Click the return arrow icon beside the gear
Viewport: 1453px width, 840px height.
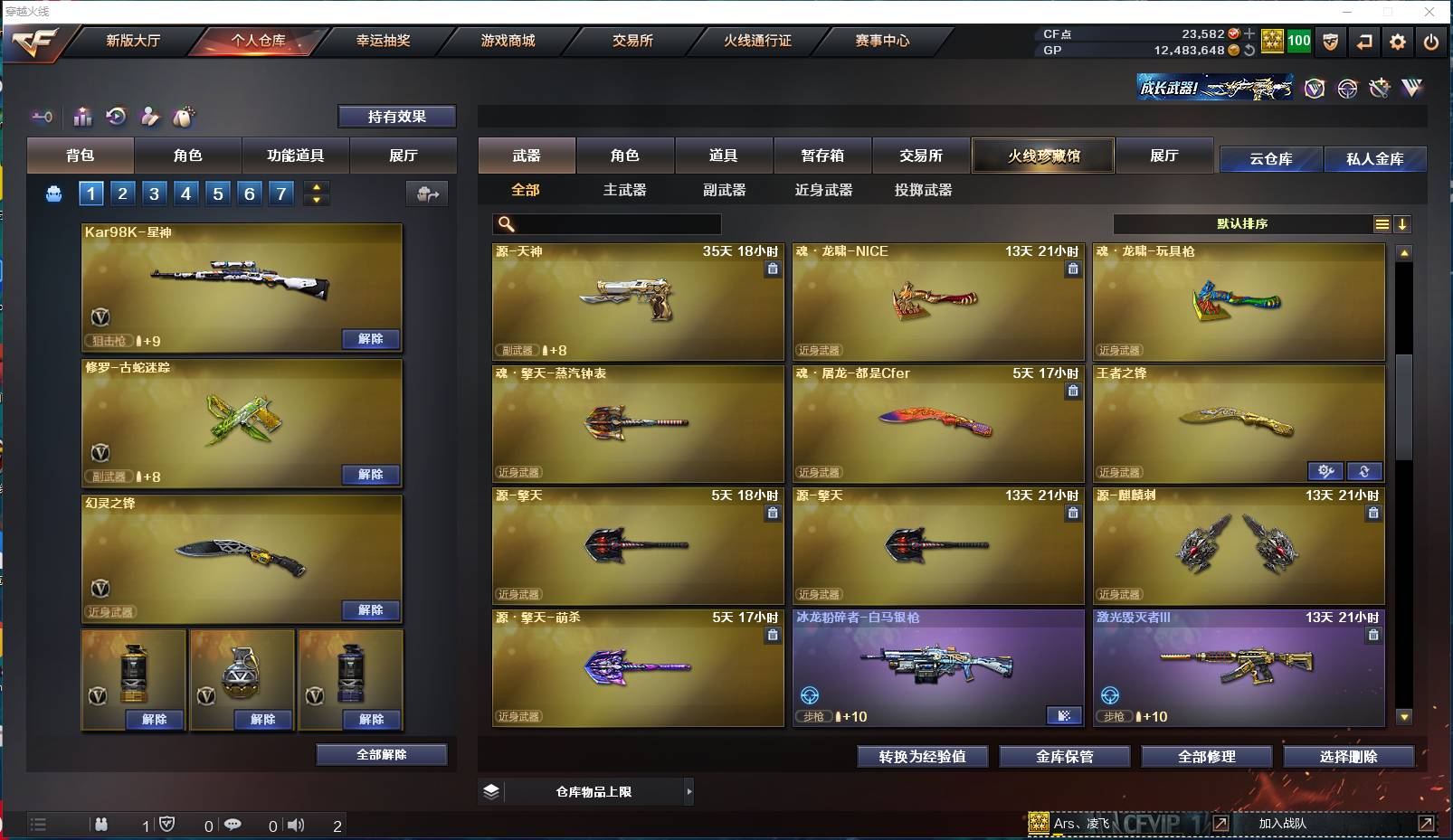1365,42
